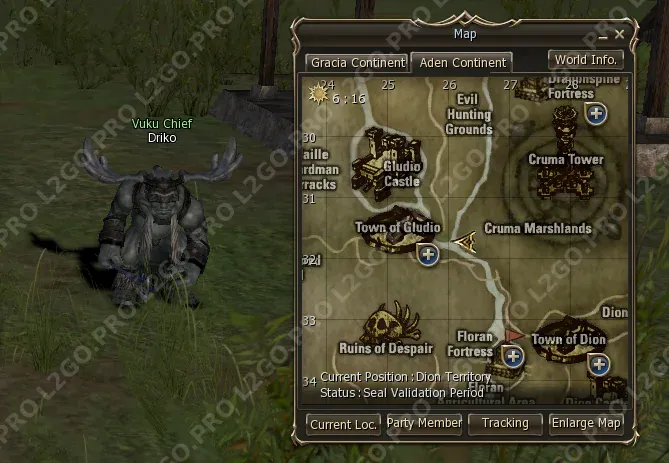Image resolution: width=669 pixels, height=463 pixels.
Task: Toggle Party Member display on map
Action: [425, 423]
